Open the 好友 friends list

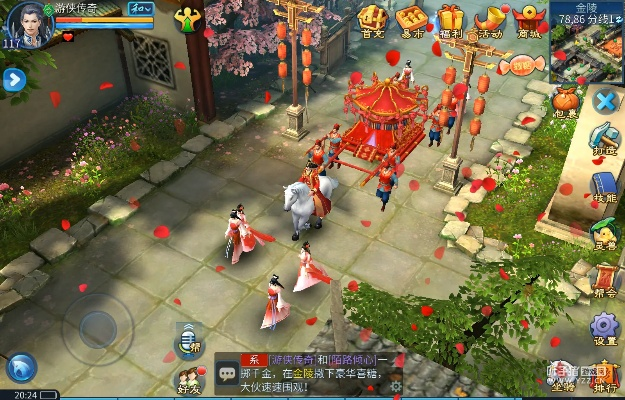[x=188, y=378]
